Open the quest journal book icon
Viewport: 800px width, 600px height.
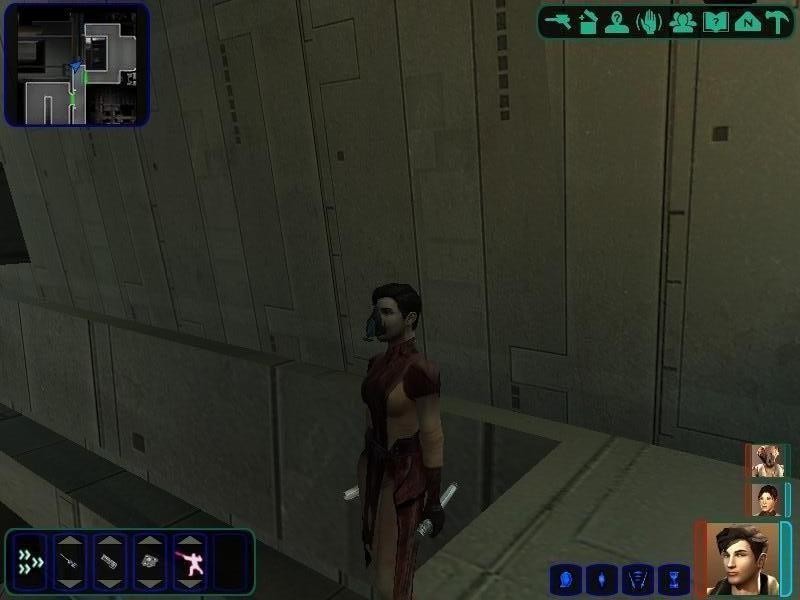[714, 22]
